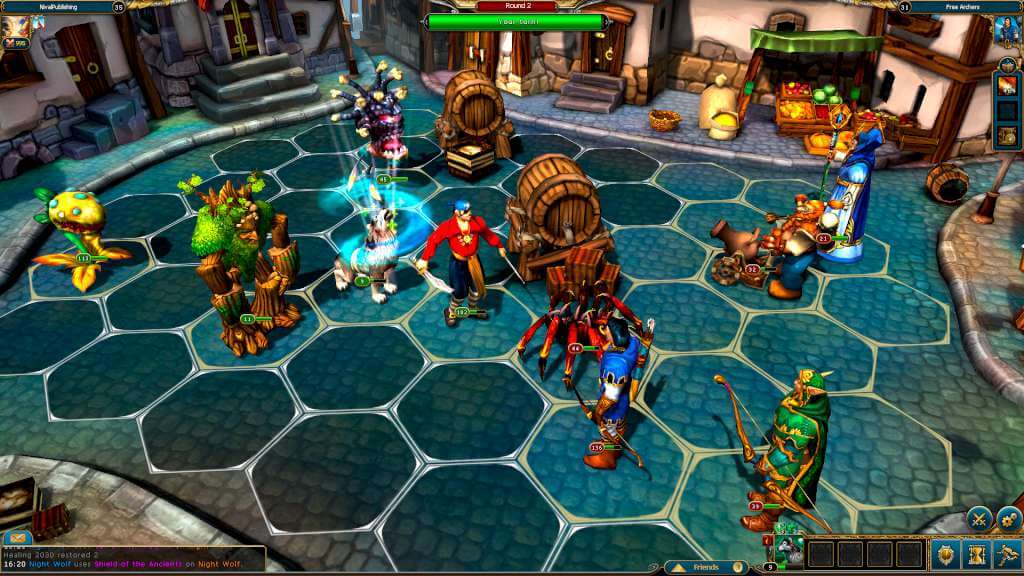1024x576 pixels.
Task: Open the envelope mail icon
Action: pyautogui.click(x=17, y=537)
